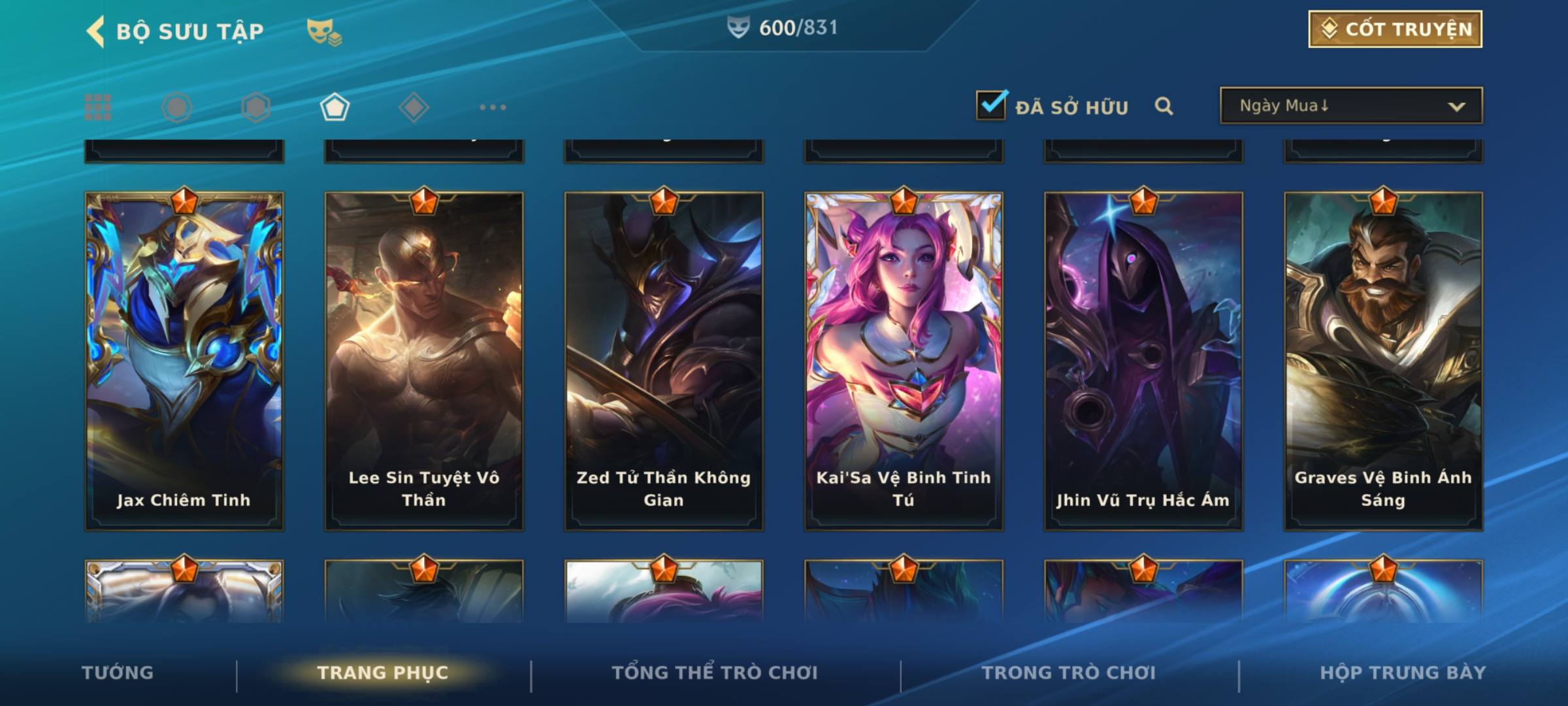This screenshot has width=1568, height=706.
Task: Select Kai'Sa Vệ Binh Tinh Tú card
Action: click(904, 360)
